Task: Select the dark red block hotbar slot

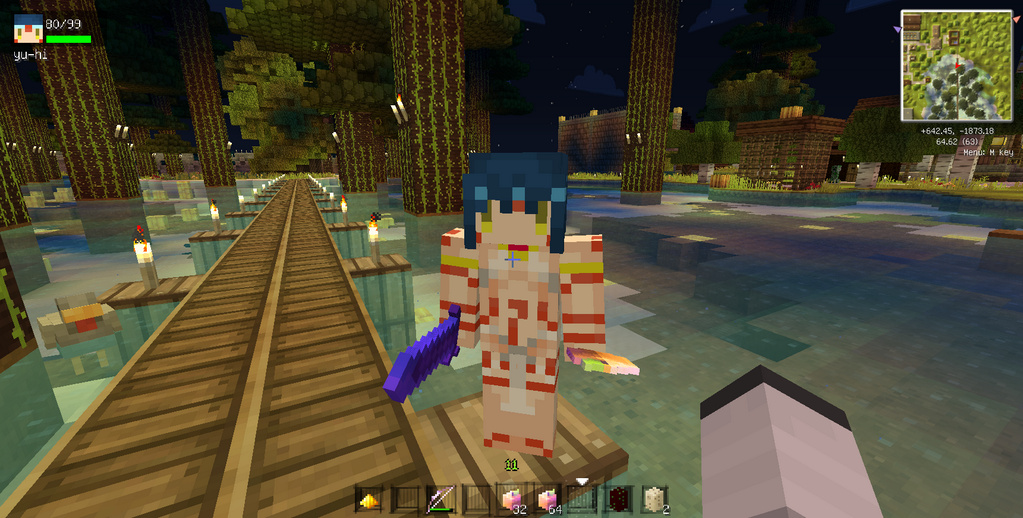Action: [618, 499]
